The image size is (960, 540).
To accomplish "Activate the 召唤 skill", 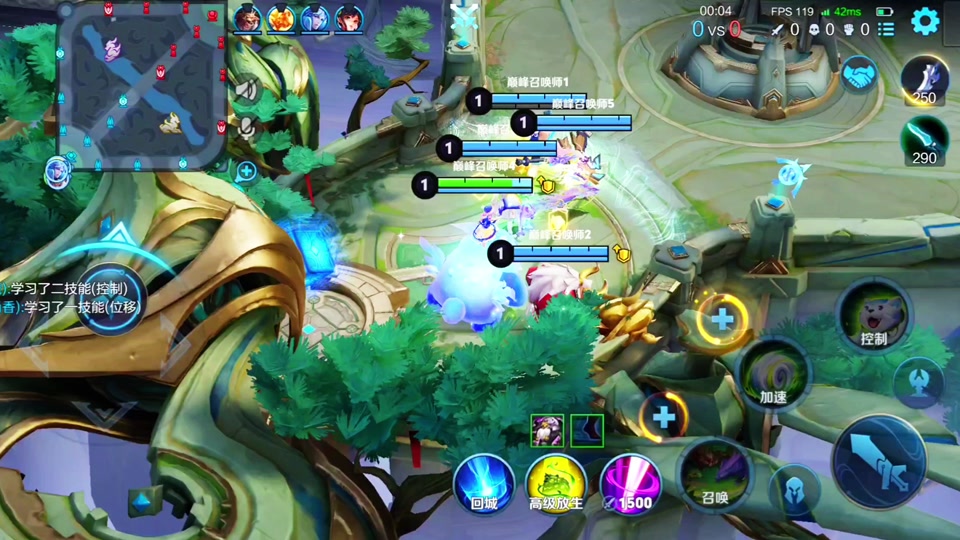I will click(x=715, y=470).
